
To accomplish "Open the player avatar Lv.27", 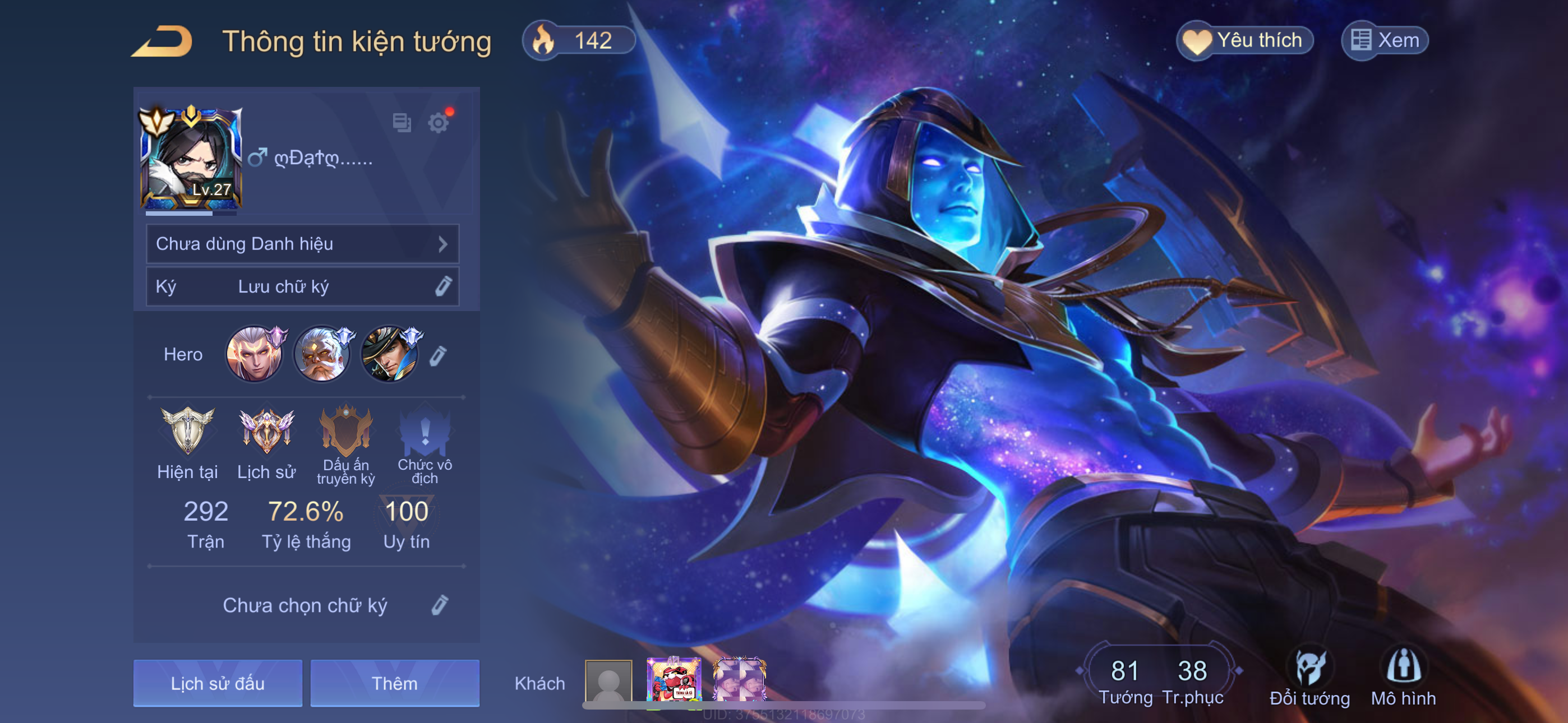I will (191, 158).
